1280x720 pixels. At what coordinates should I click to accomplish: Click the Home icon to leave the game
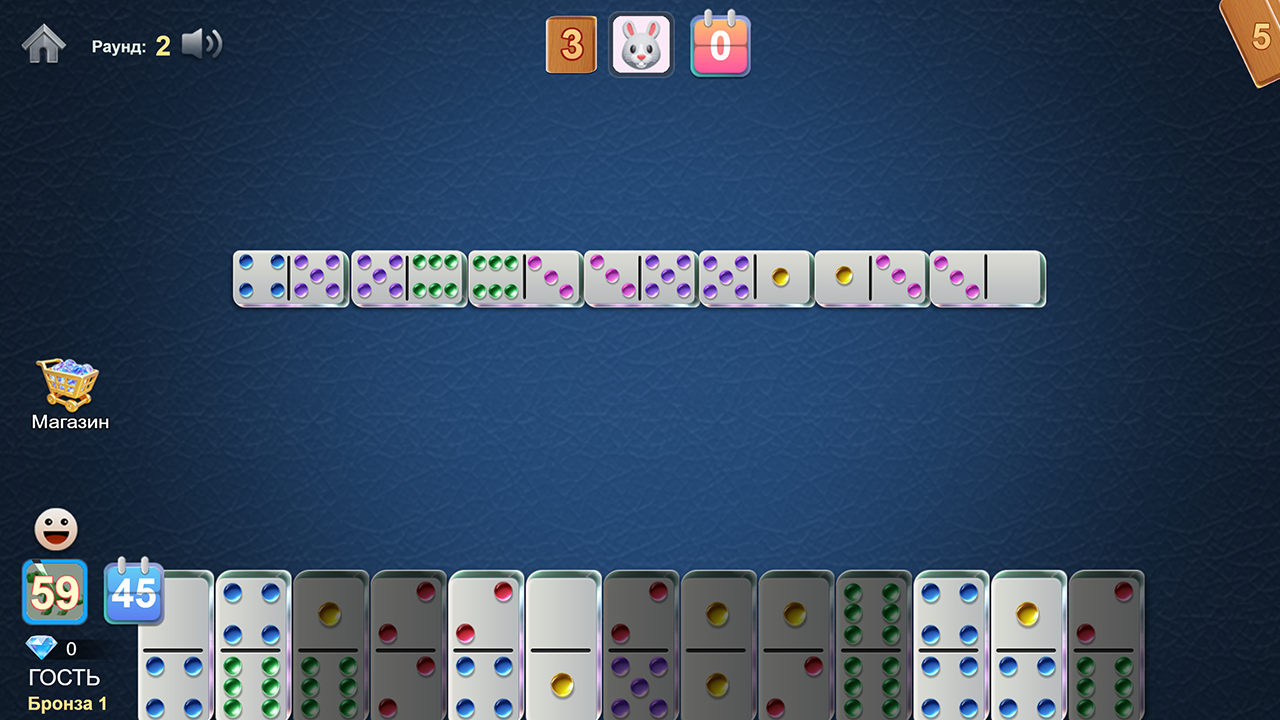pos(45,44)
